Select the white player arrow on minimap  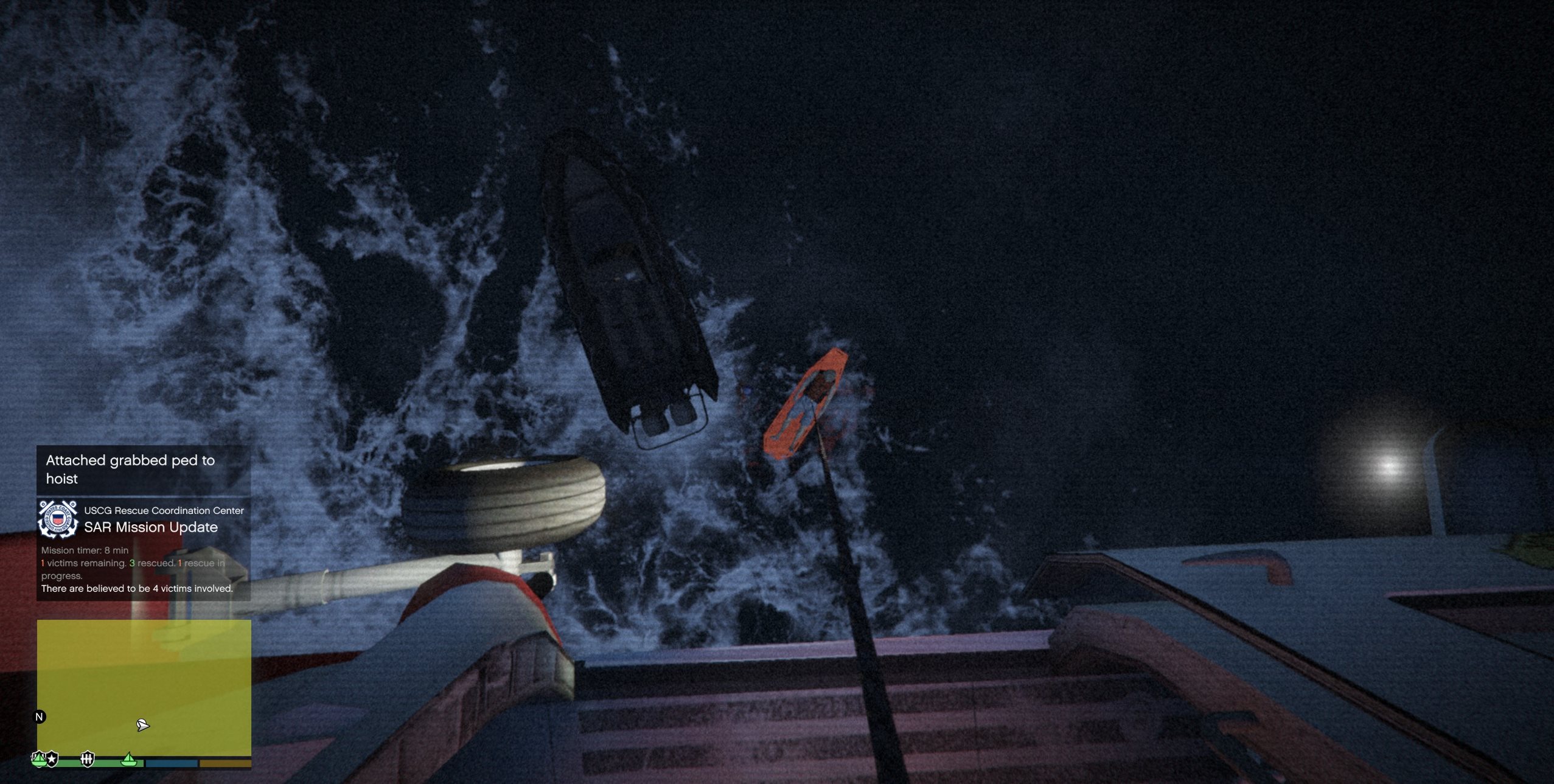142,724
